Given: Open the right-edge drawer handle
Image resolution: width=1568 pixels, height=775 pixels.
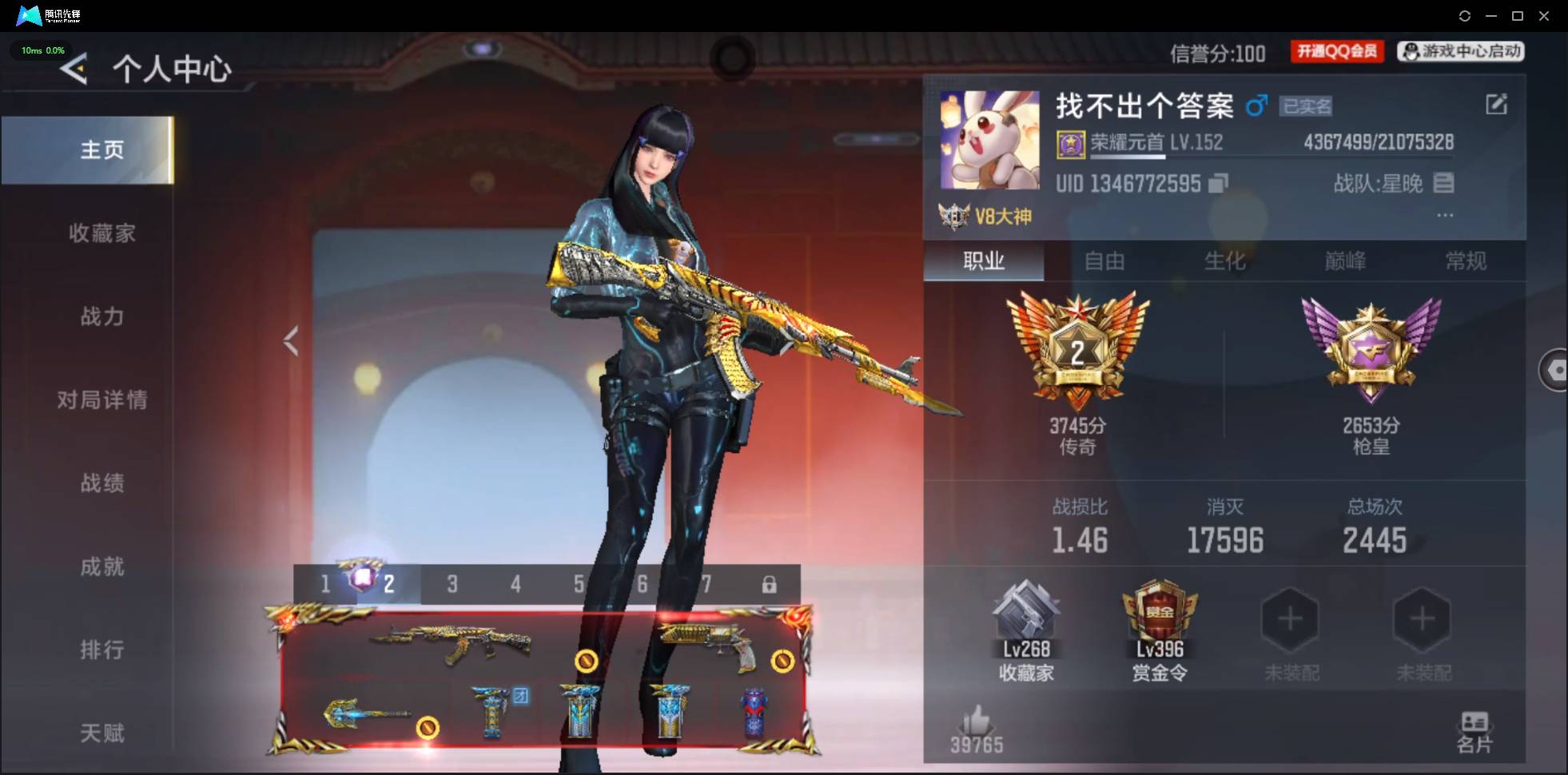Looking at the screenshot, I should point(1557,369).
